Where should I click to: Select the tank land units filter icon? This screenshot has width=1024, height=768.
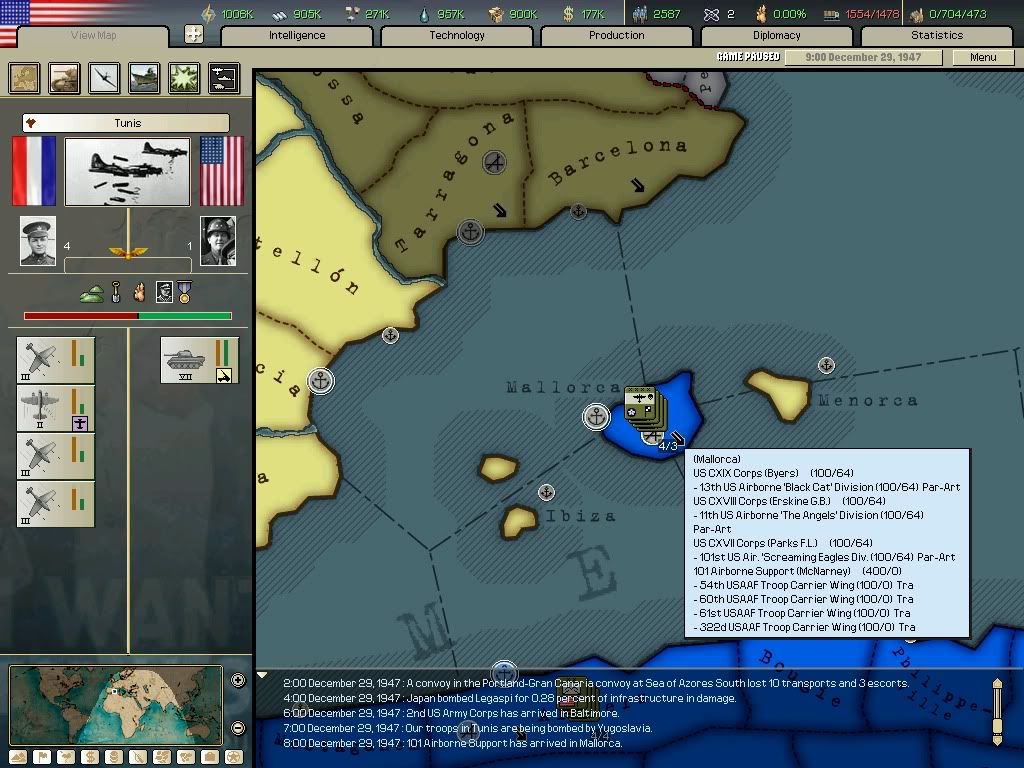64,77
